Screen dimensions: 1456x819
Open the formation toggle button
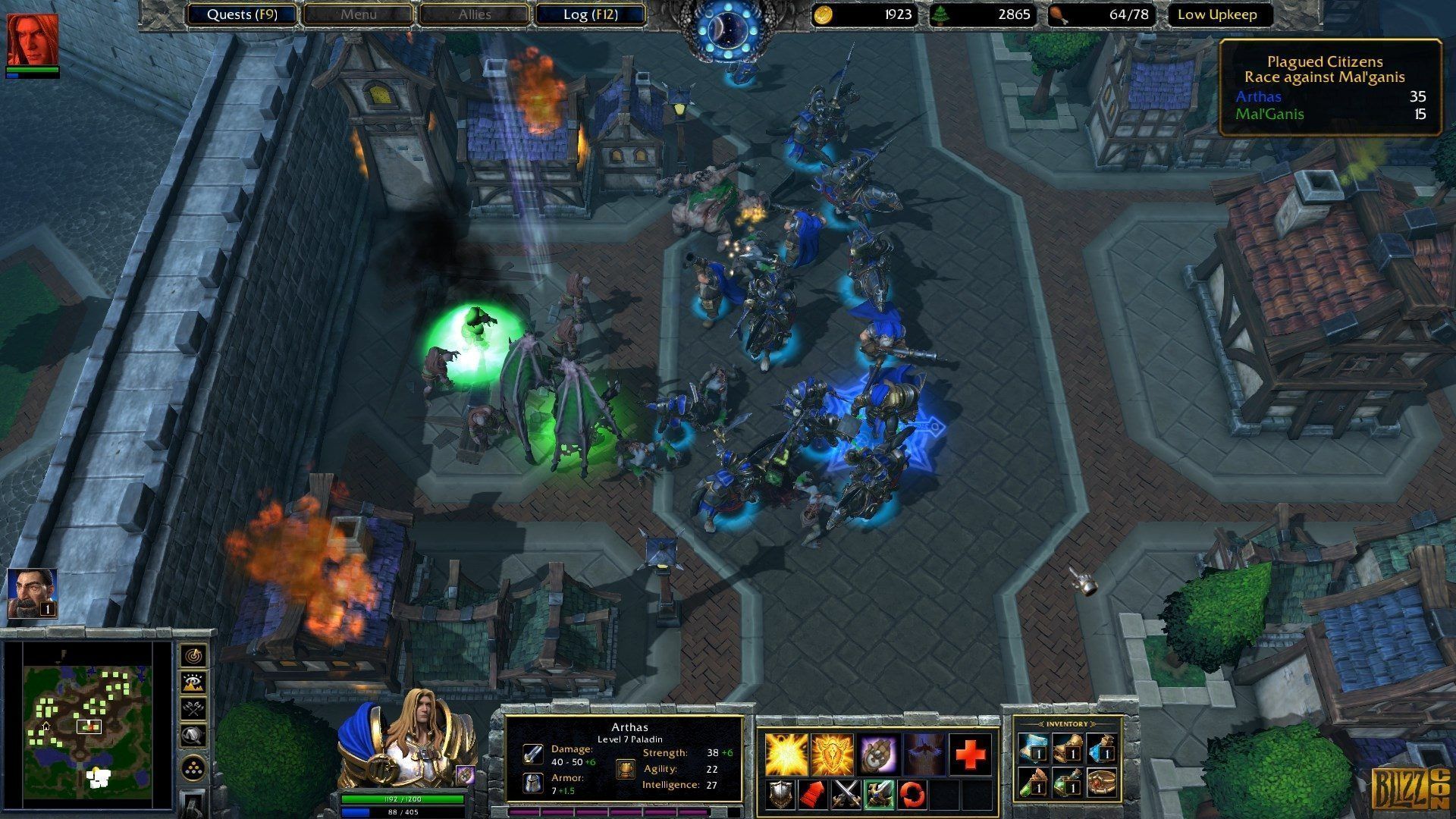[x=194, y=769]
